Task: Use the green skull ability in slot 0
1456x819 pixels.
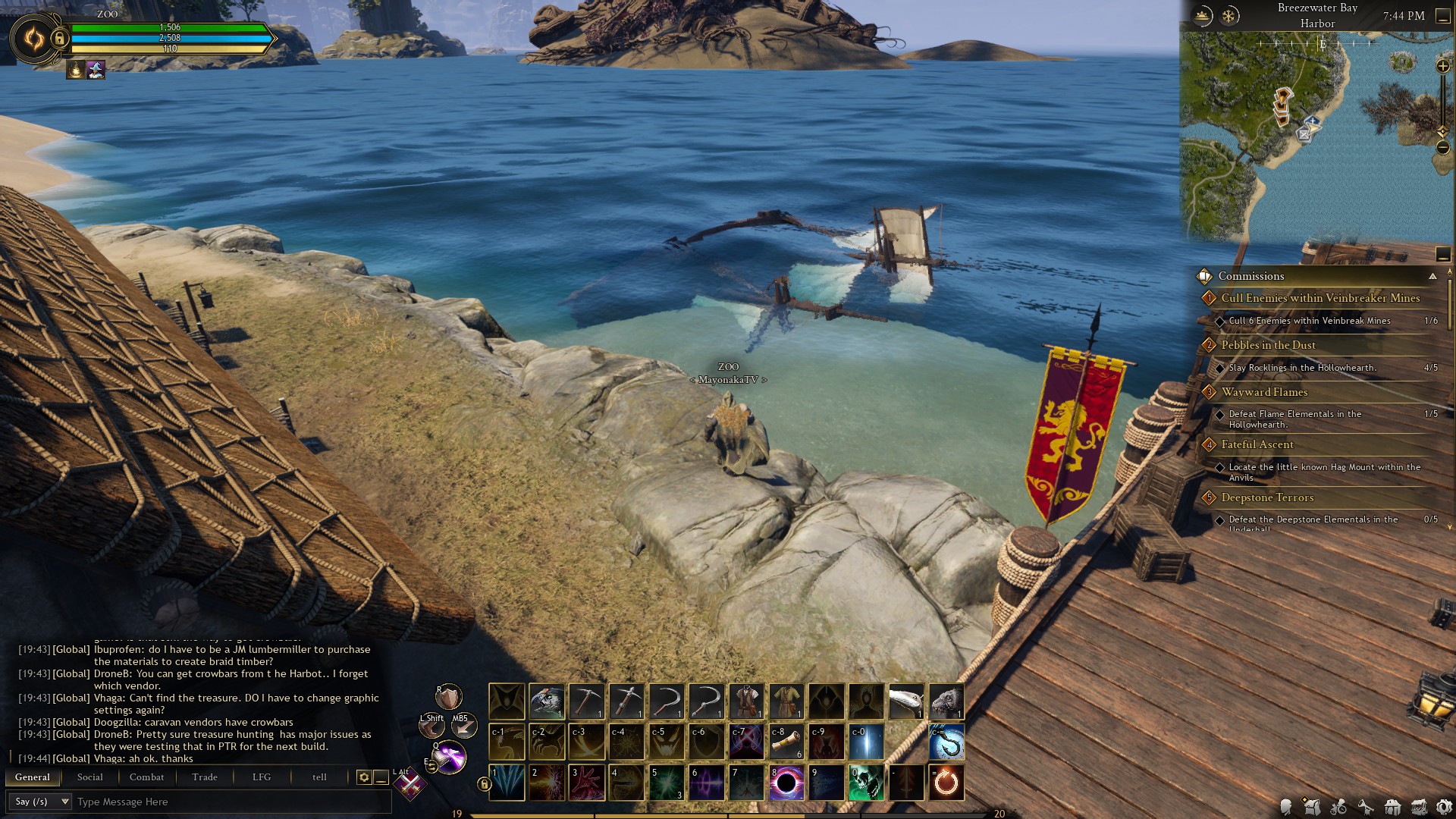Action: tap(867, 783)
